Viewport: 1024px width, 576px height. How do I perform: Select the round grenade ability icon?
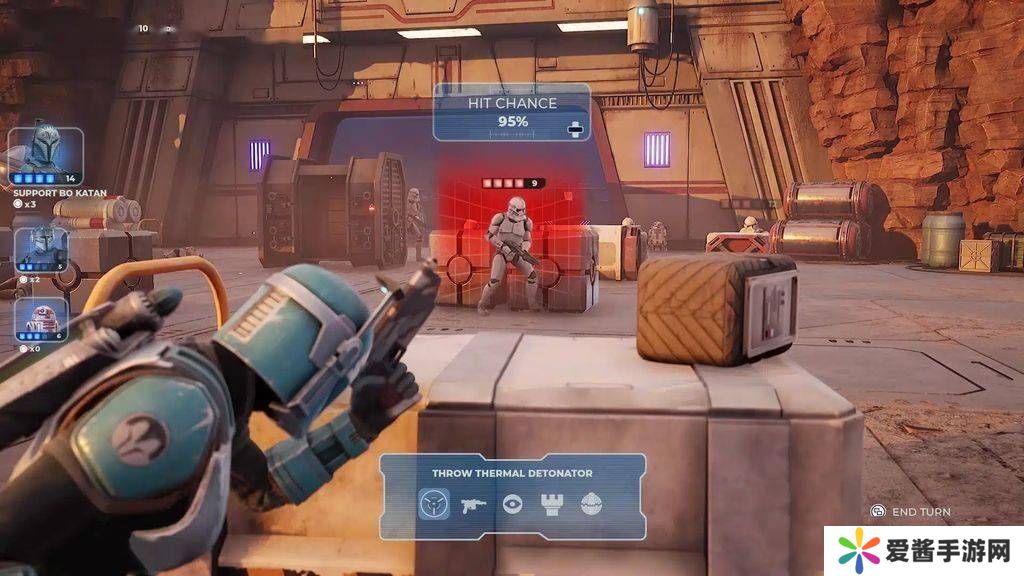592,504
